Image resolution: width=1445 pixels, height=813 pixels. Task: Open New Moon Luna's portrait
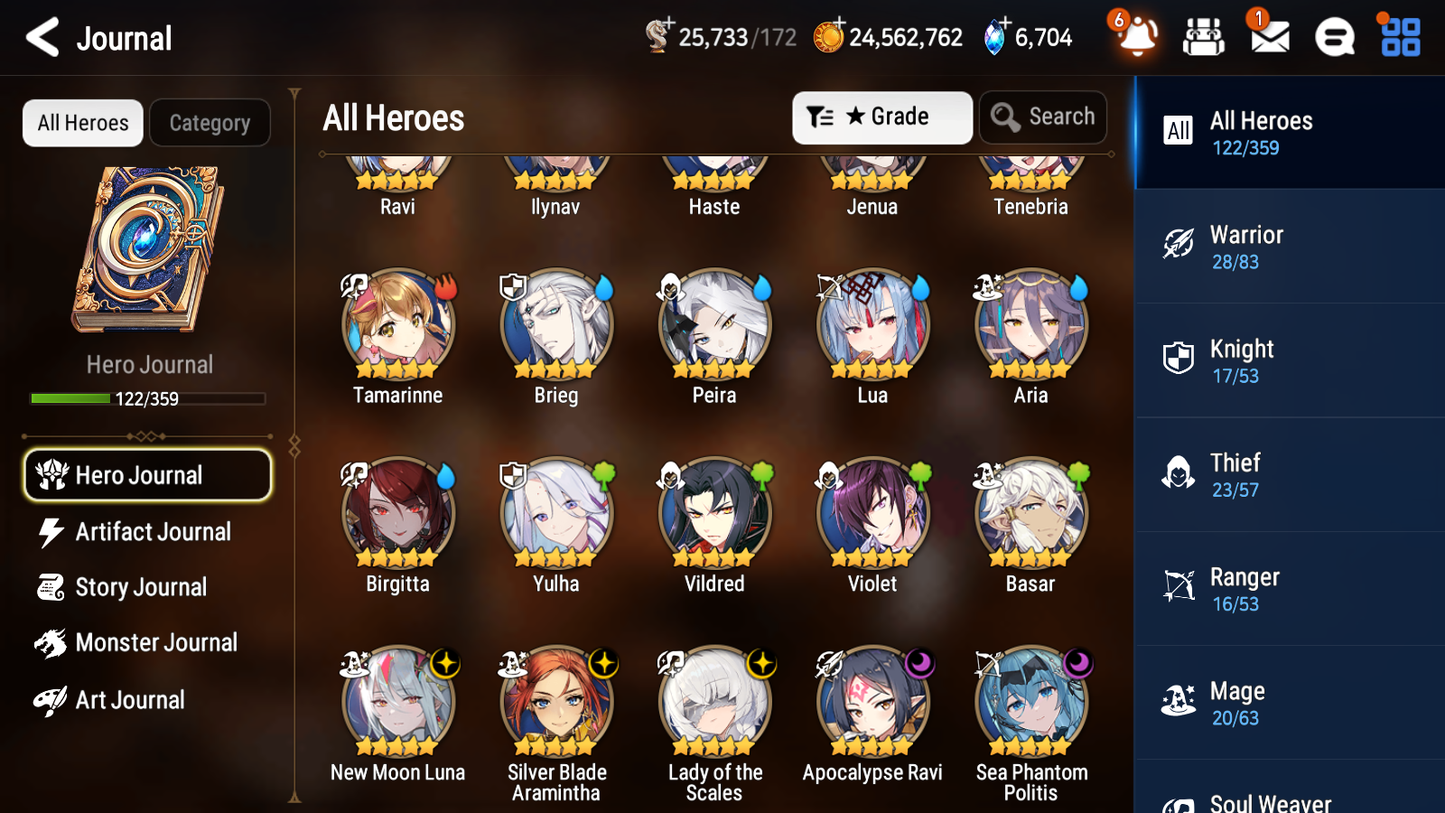(398, 701)
